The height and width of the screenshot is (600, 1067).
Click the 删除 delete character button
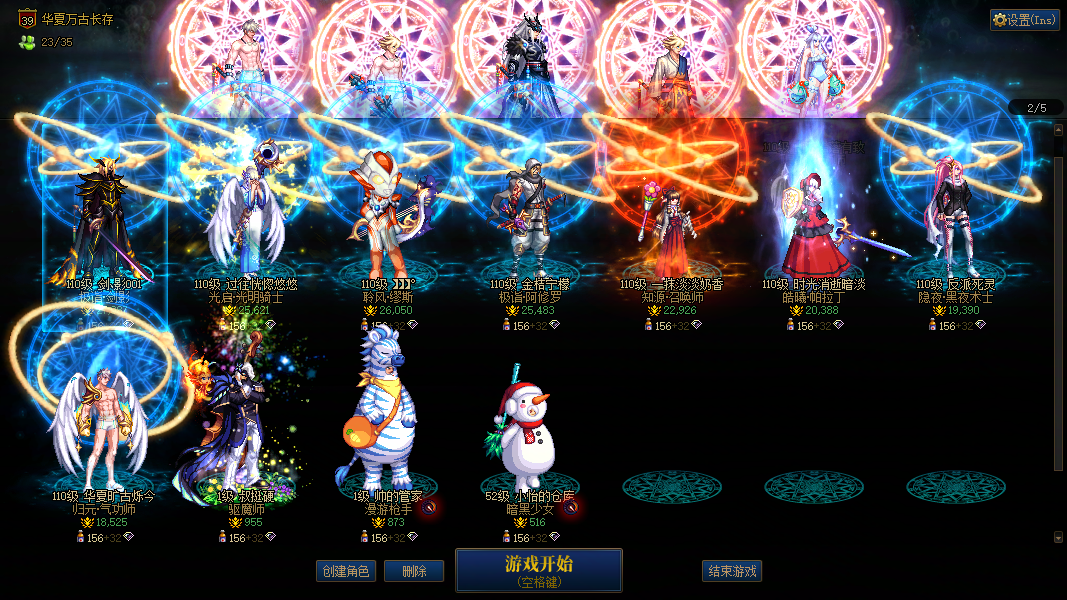(x=414, y=571)
